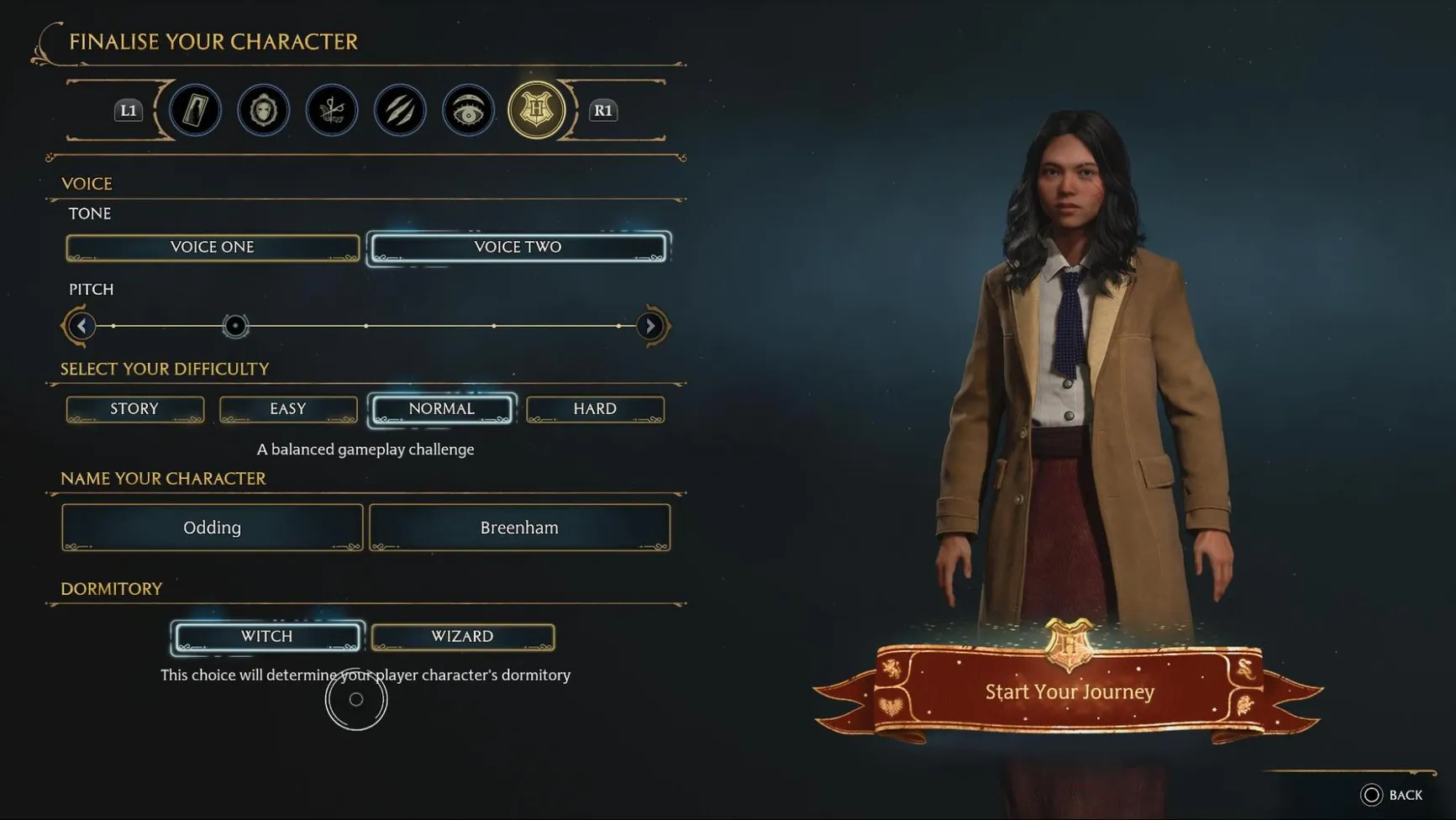Open the hairstyles tab with scissors icon
This screenshot has width=1456, height=820.
pyautogui.click(x=331, y=110)
